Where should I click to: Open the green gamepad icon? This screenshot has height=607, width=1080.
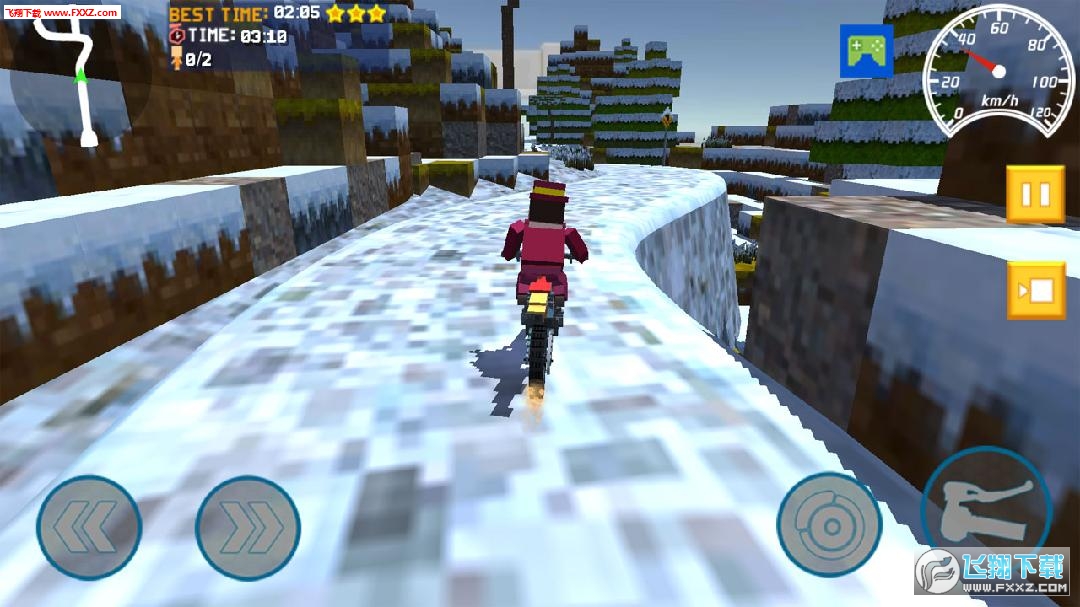tap(866, 50)
